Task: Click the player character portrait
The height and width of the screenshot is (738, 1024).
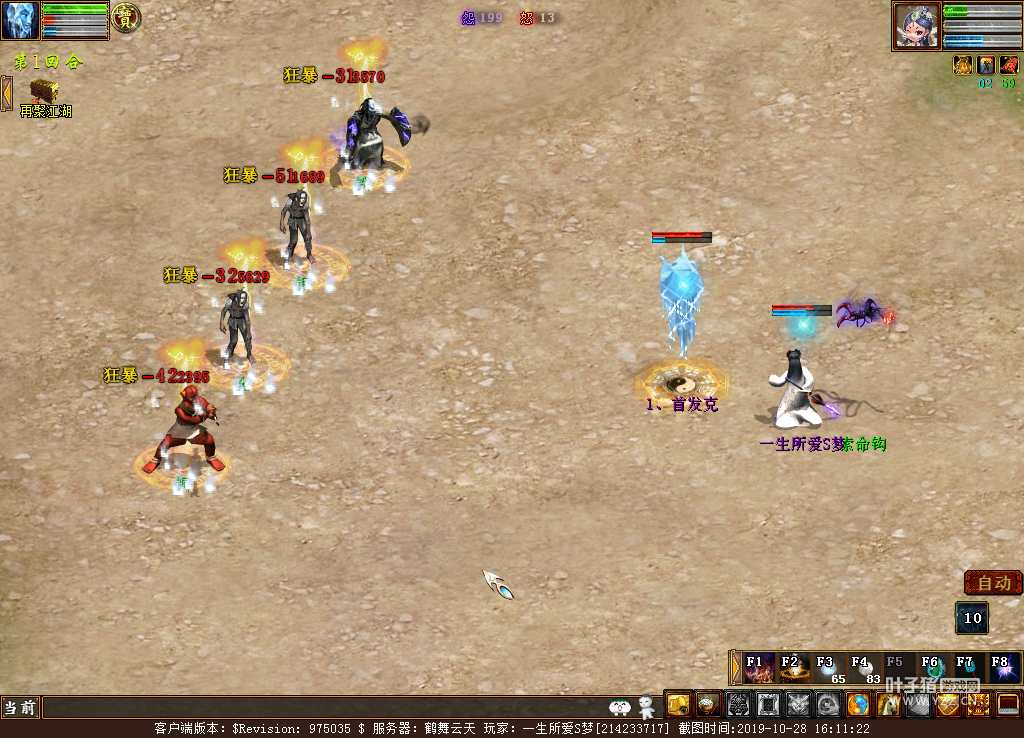Action: tap(916, 26)
